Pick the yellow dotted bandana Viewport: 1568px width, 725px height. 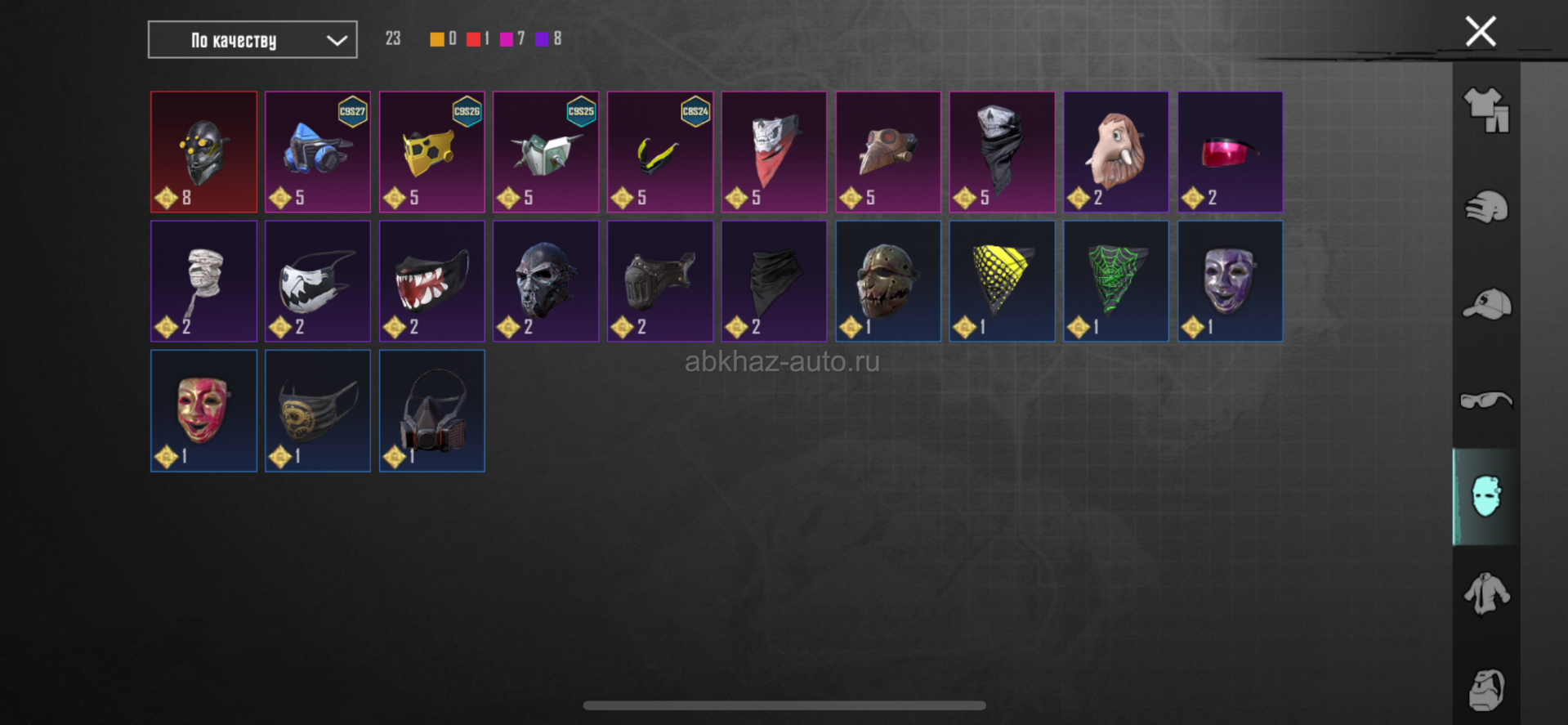pyautogui.click(x=1002, y=281)
